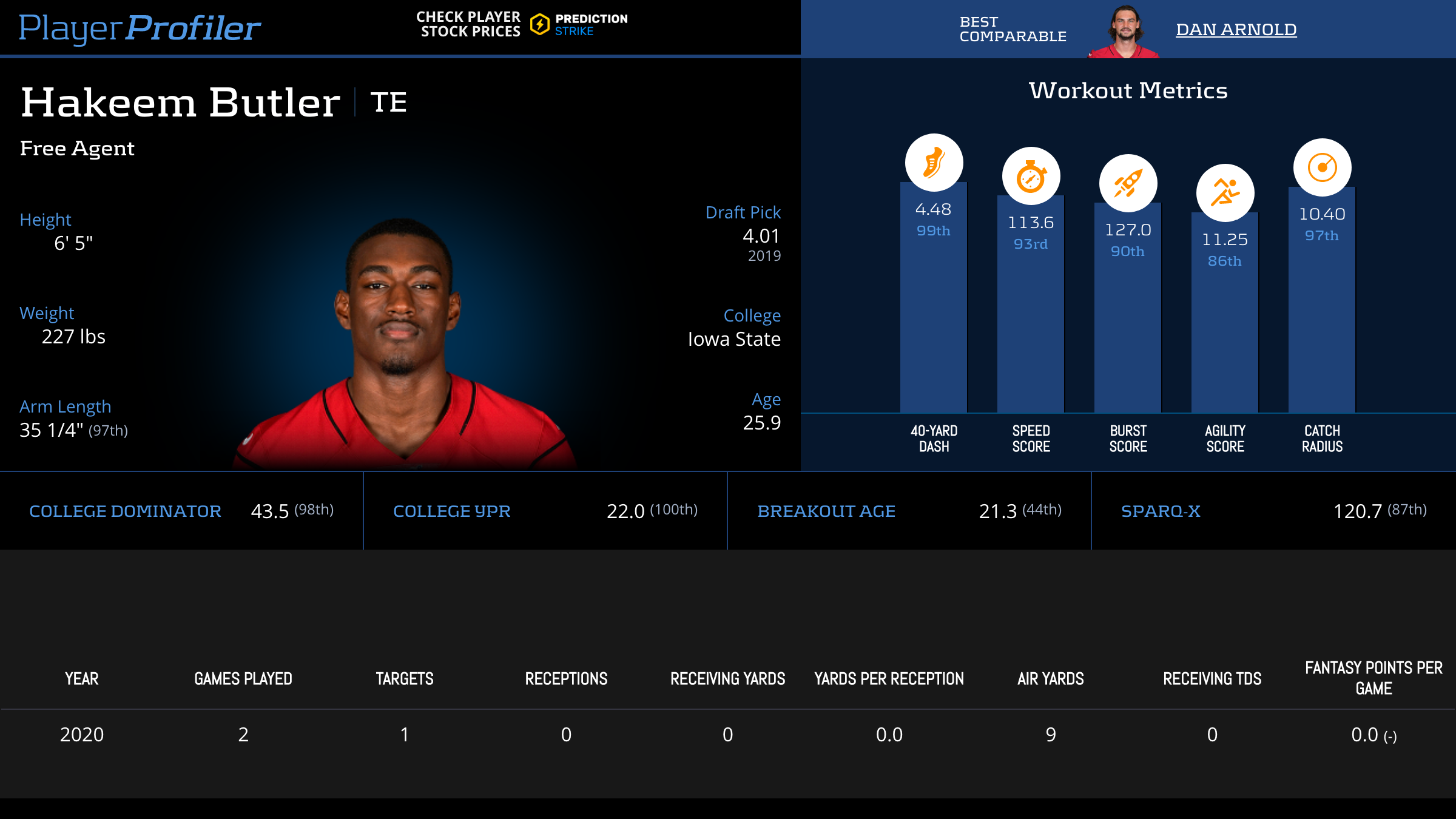
Task: Click Dan Arnold's headshot thumbnail
Action: pos(1124,32)
